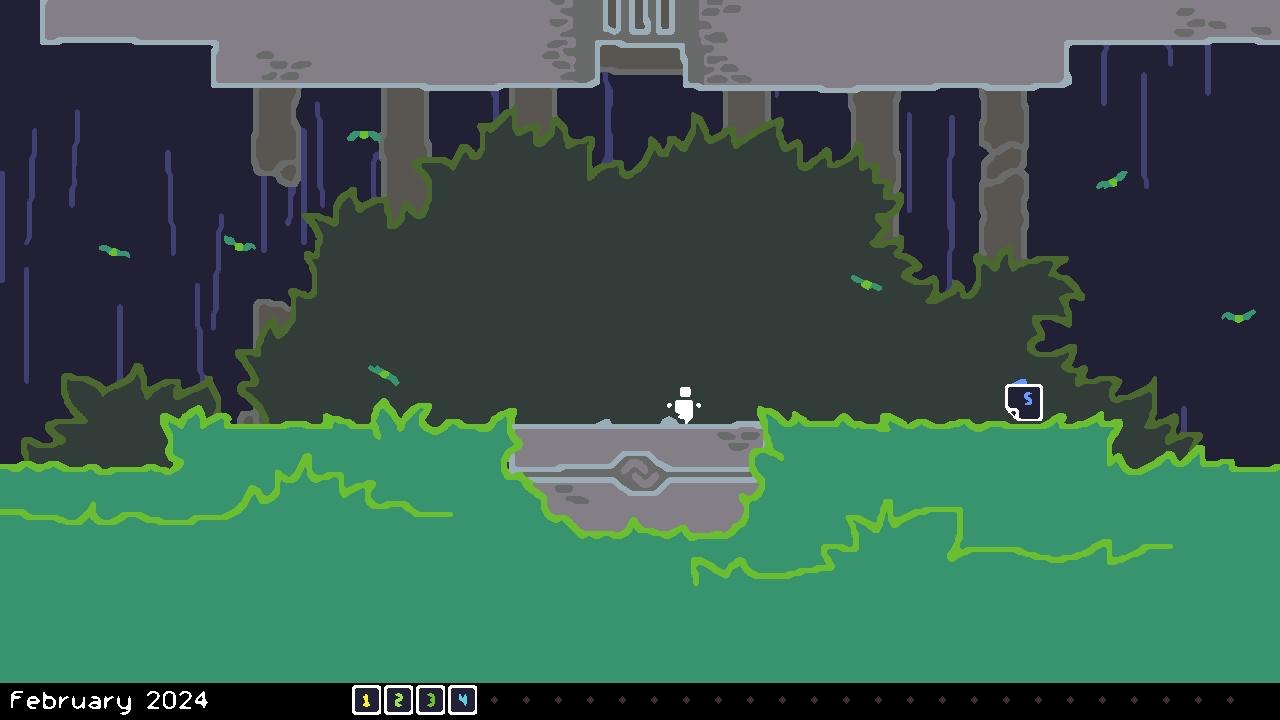Select day 3 level badge
The image size is (1280, 720).
click(x=430, y=700)
